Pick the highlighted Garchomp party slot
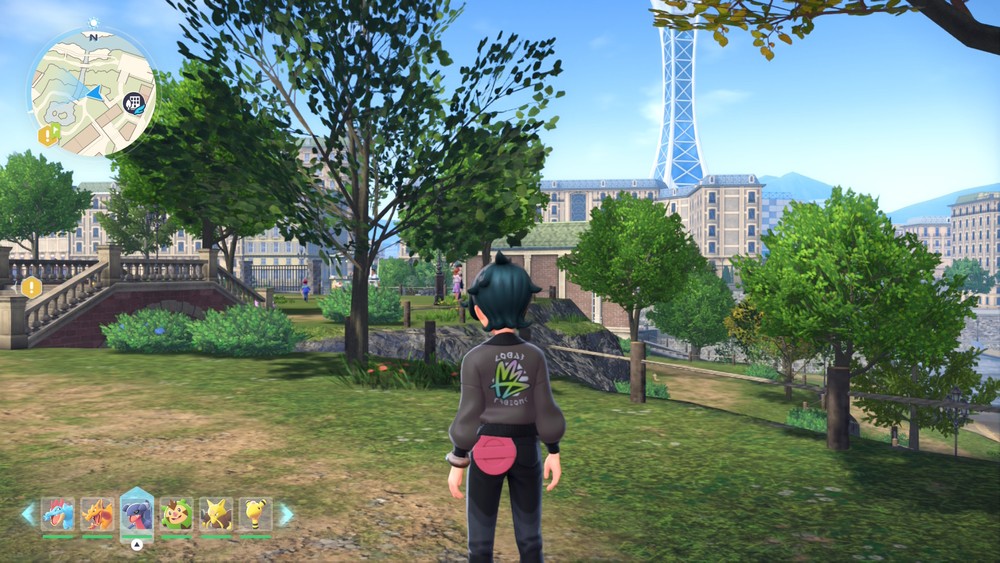This screenshot has width=1000, height=563. (137, 514)
